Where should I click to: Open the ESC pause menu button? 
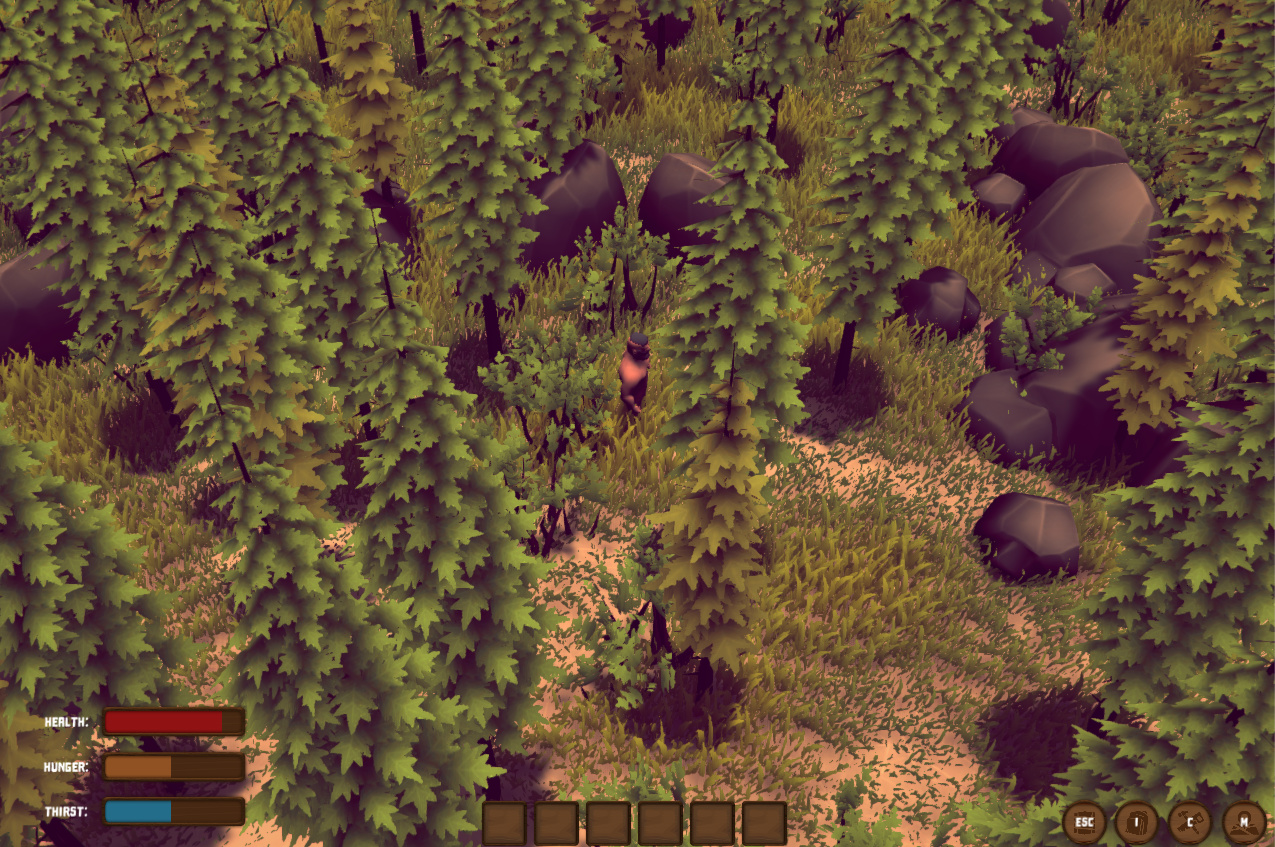(x=1084, y=822)
